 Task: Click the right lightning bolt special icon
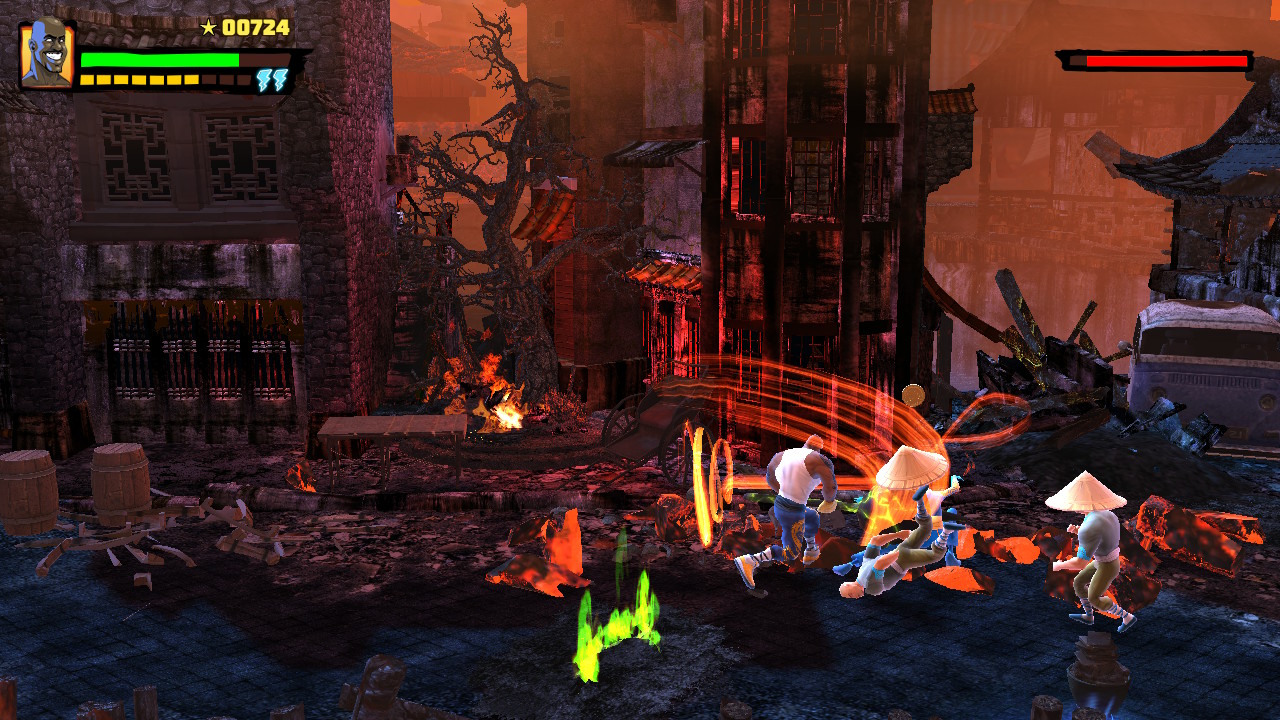tap(278, 79)
